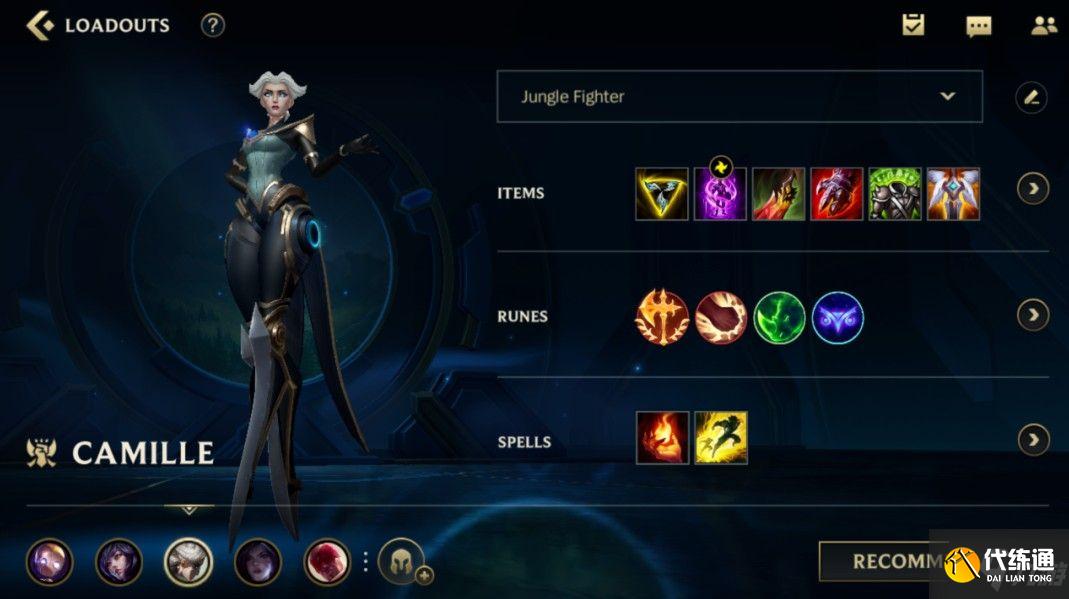Expand the Jungle Fighter loadout dropdown
Image resolution: width=1069 pixels, height=599 pixels.
coord(739,97)
